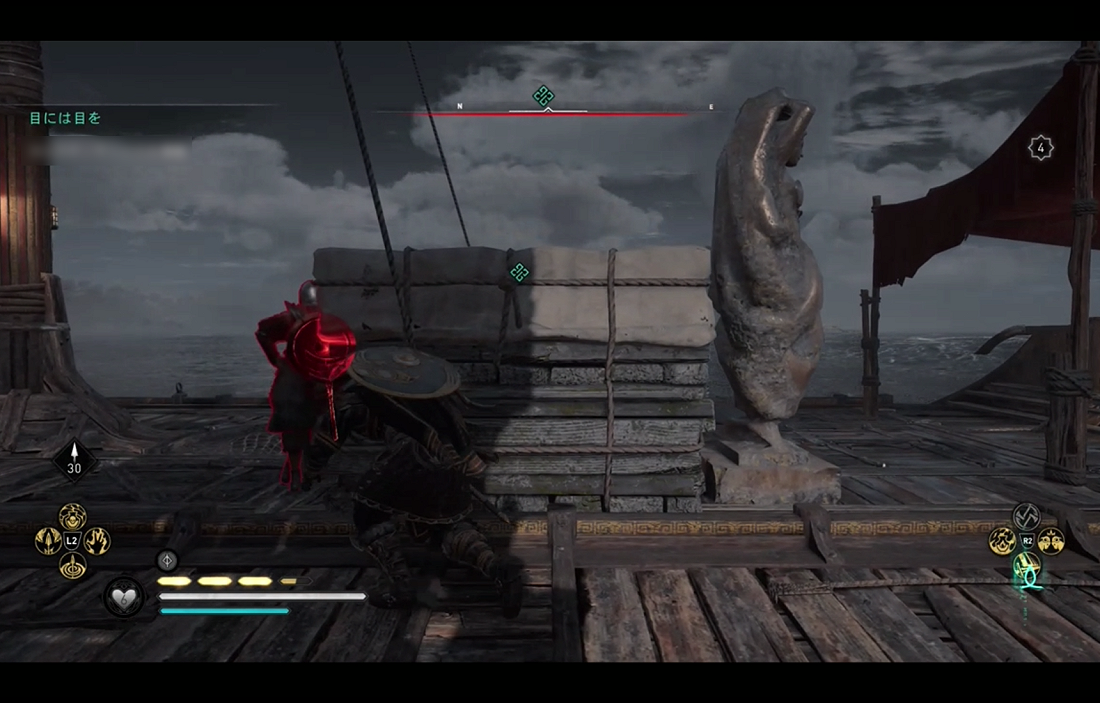The image size is (1100, 703).
Task: Open the power level badge showing 4
Action: pos(1040,148)
